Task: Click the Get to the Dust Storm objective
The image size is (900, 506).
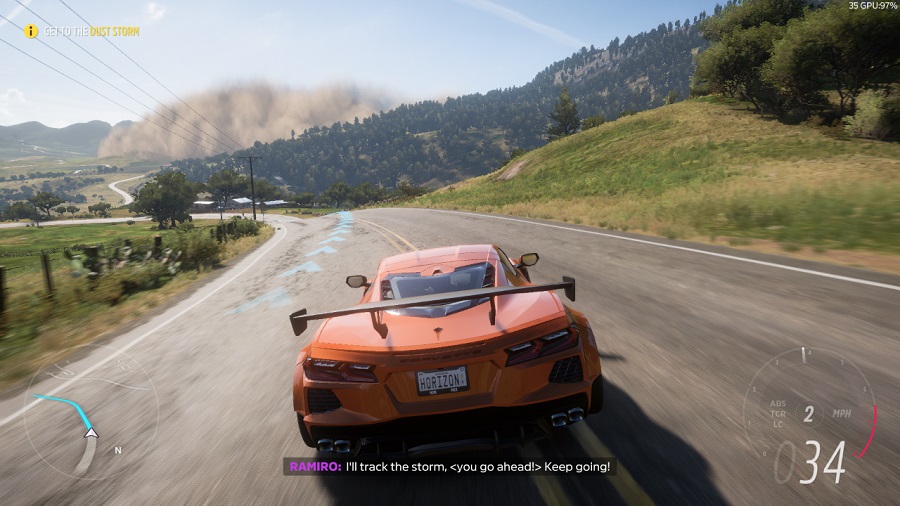Action: [x=91, y=32]
